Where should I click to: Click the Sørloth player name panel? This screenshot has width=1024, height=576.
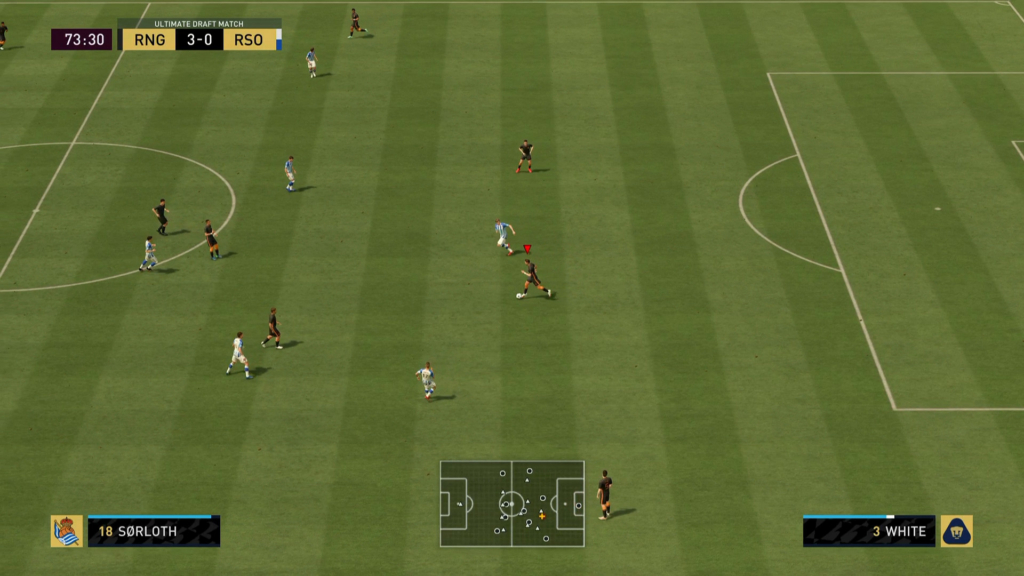coord(153,531)
